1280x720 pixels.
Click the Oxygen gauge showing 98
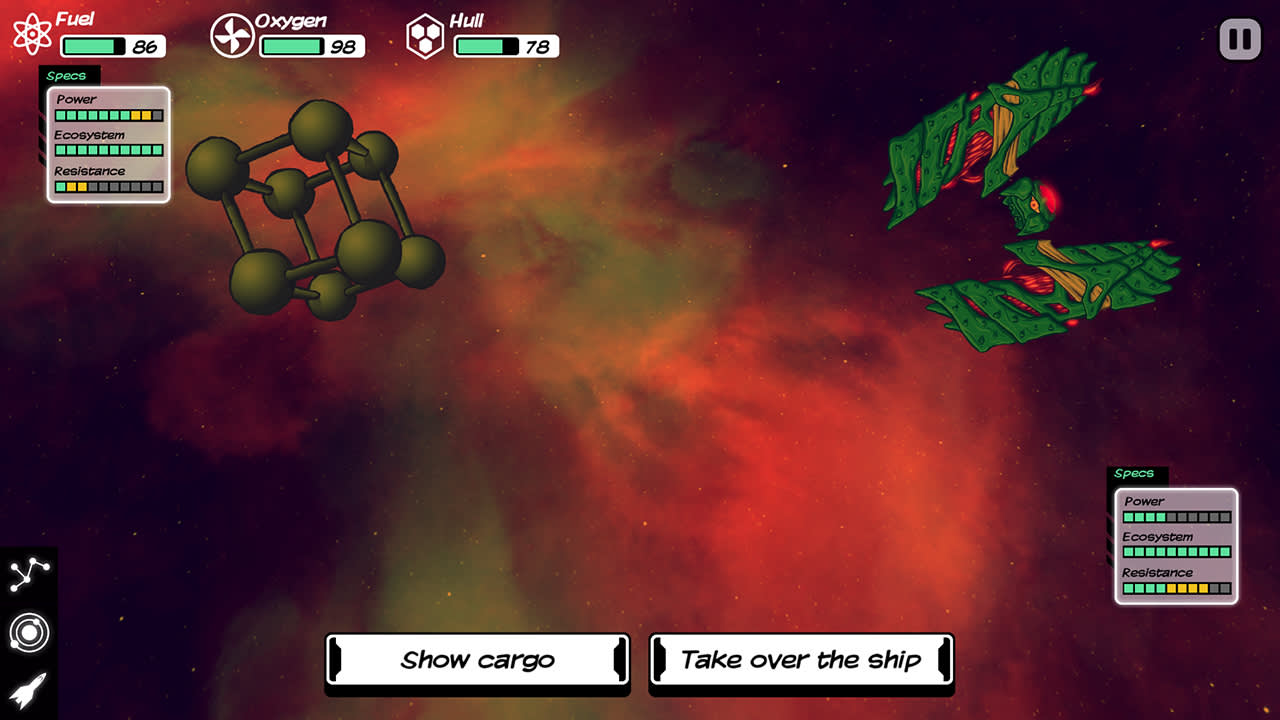click(x=310, y=45)
